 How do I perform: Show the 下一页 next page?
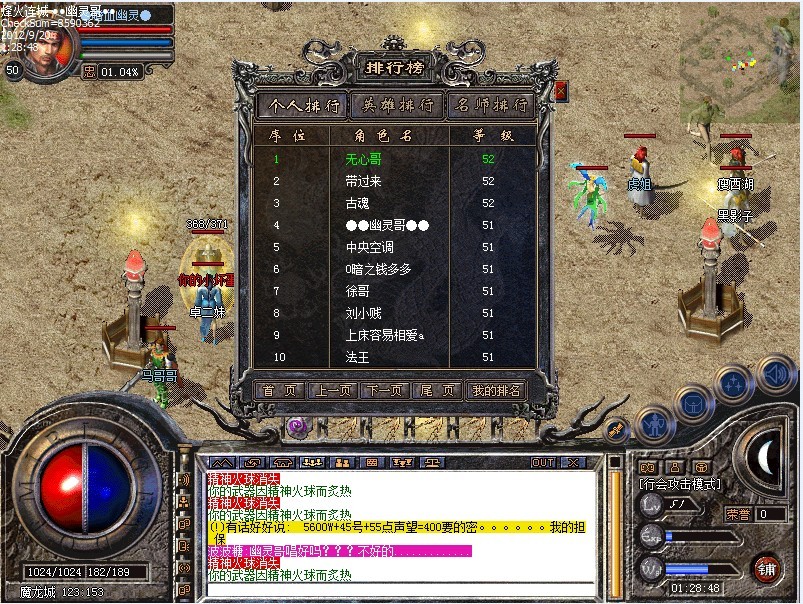(384, 391)
